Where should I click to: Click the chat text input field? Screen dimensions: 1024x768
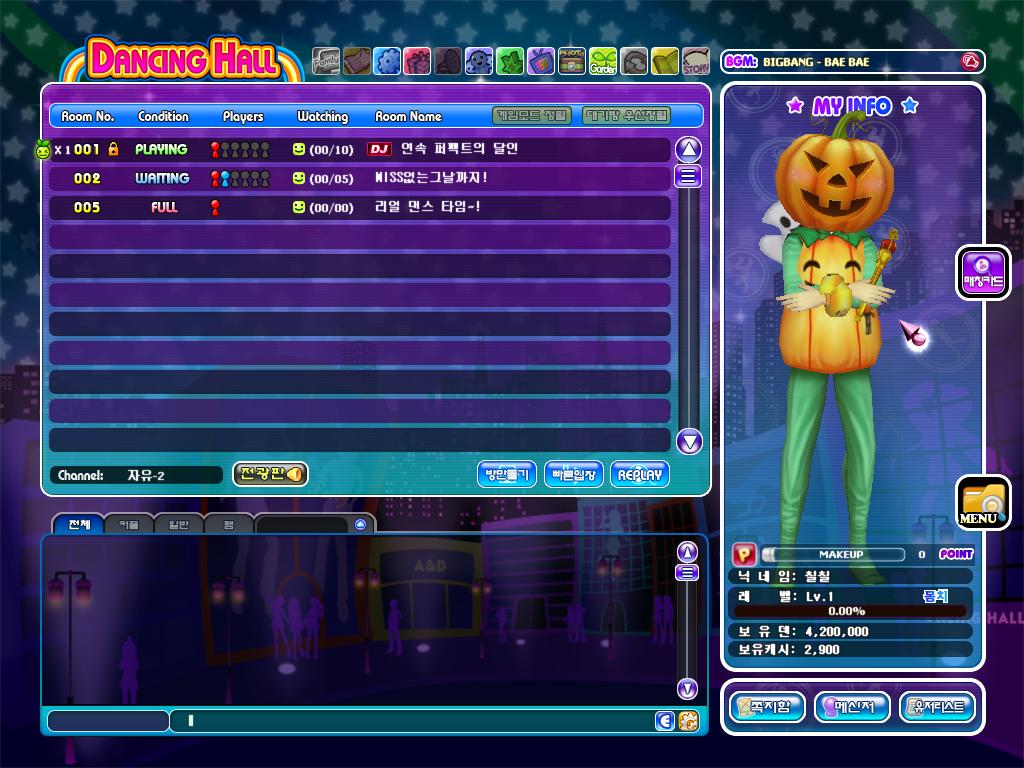coord(410,720)
